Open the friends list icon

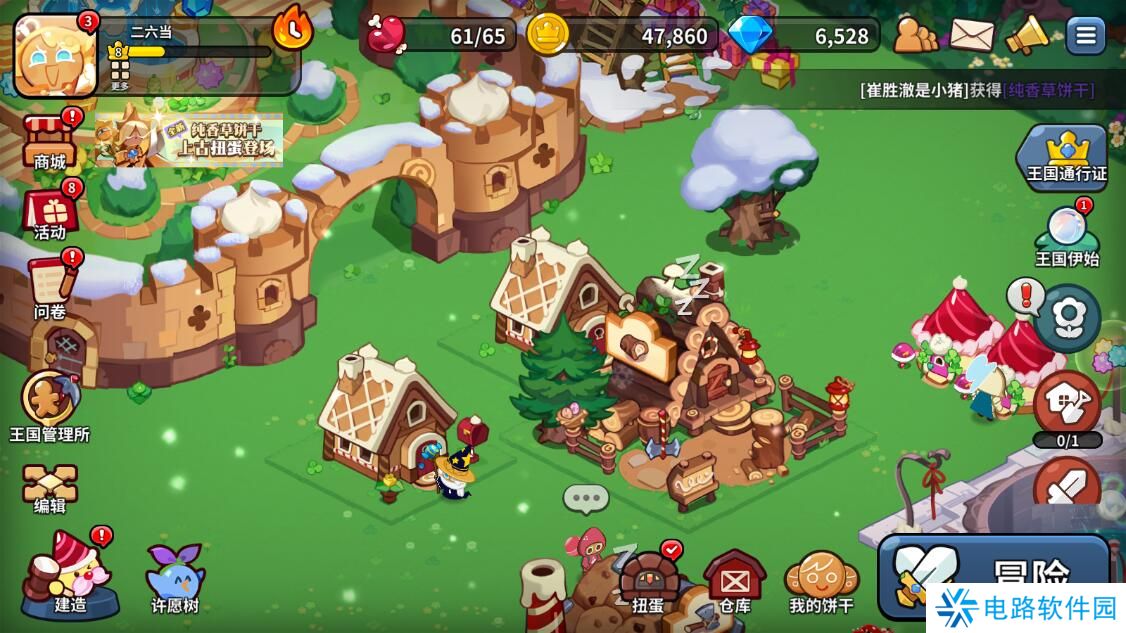[x=915, y=36]
